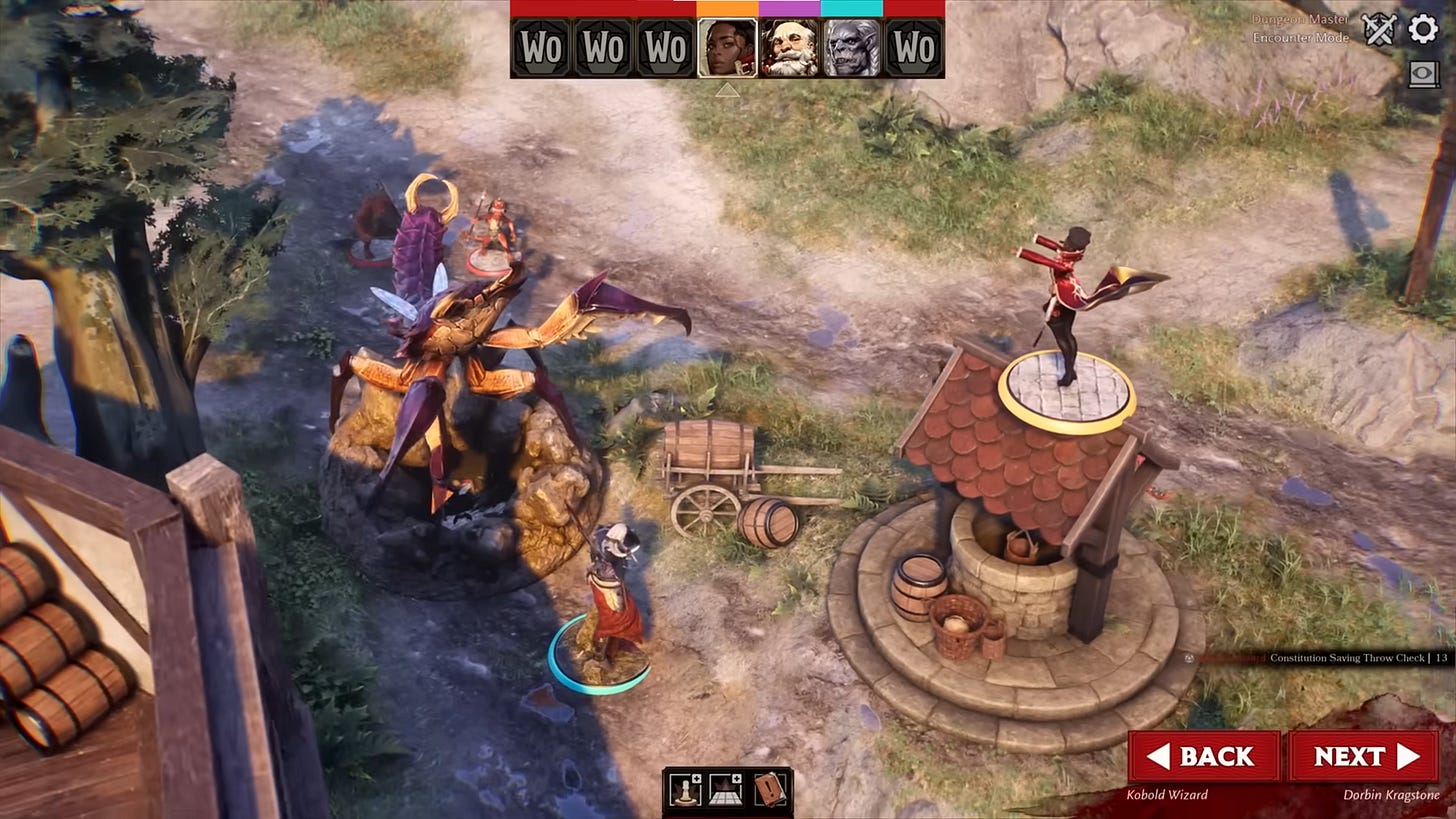This screenshot has width=1456, height=819.
Task: Open the level grid icon with plus sign
Action: (725, 790)
